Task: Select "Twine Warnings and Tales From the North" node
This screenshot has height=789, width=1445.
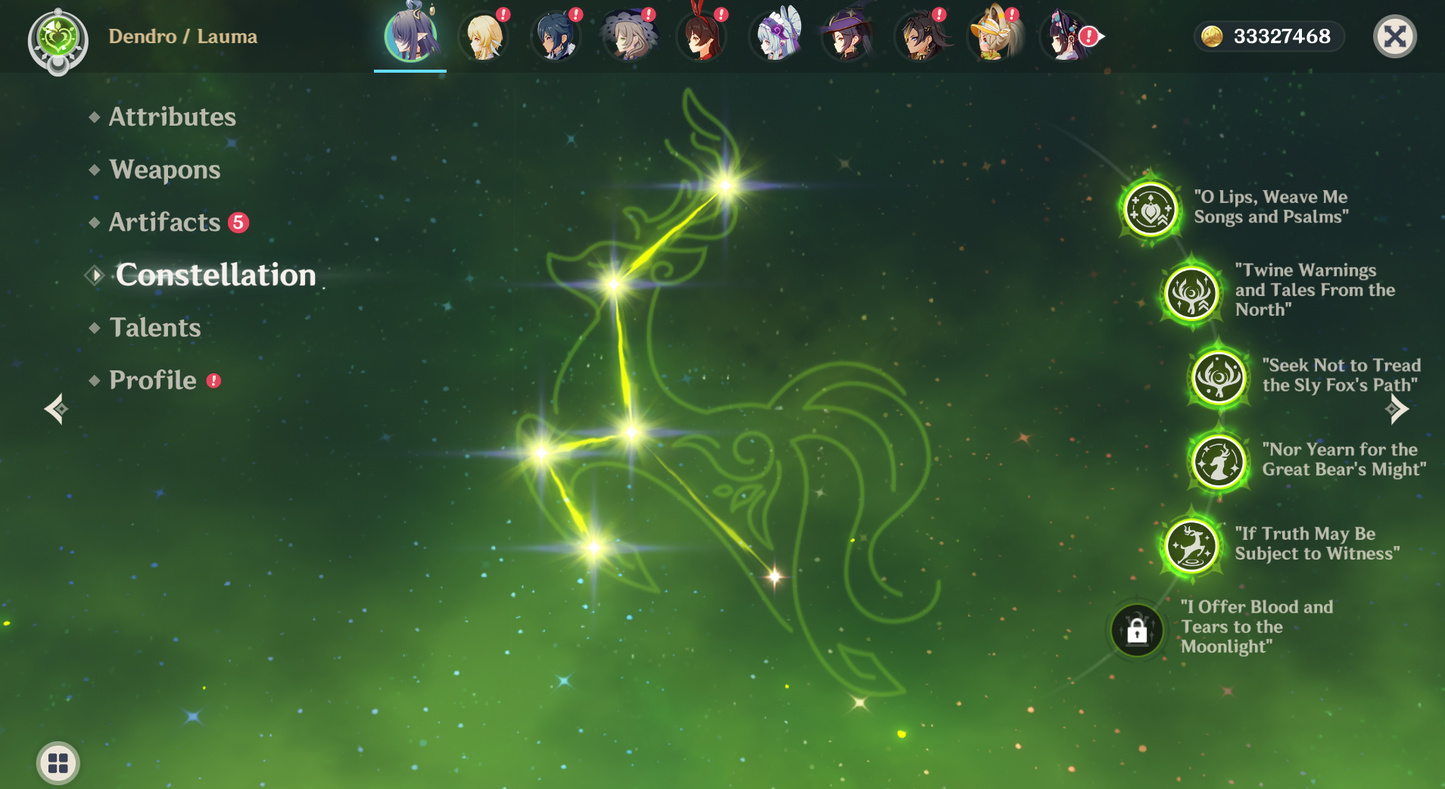Action: point(1192,294)
